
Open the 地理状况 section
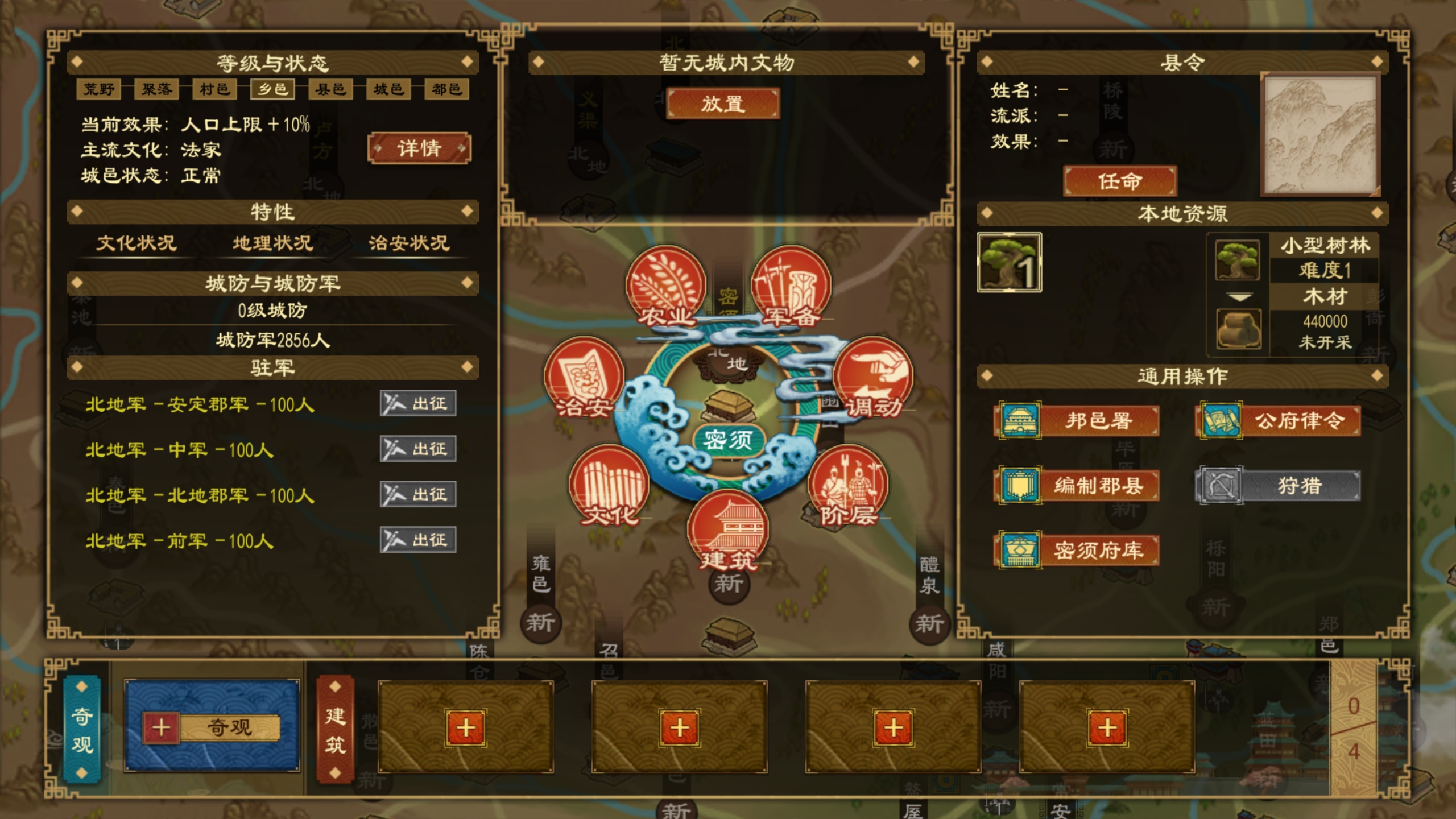coord(271,243)
